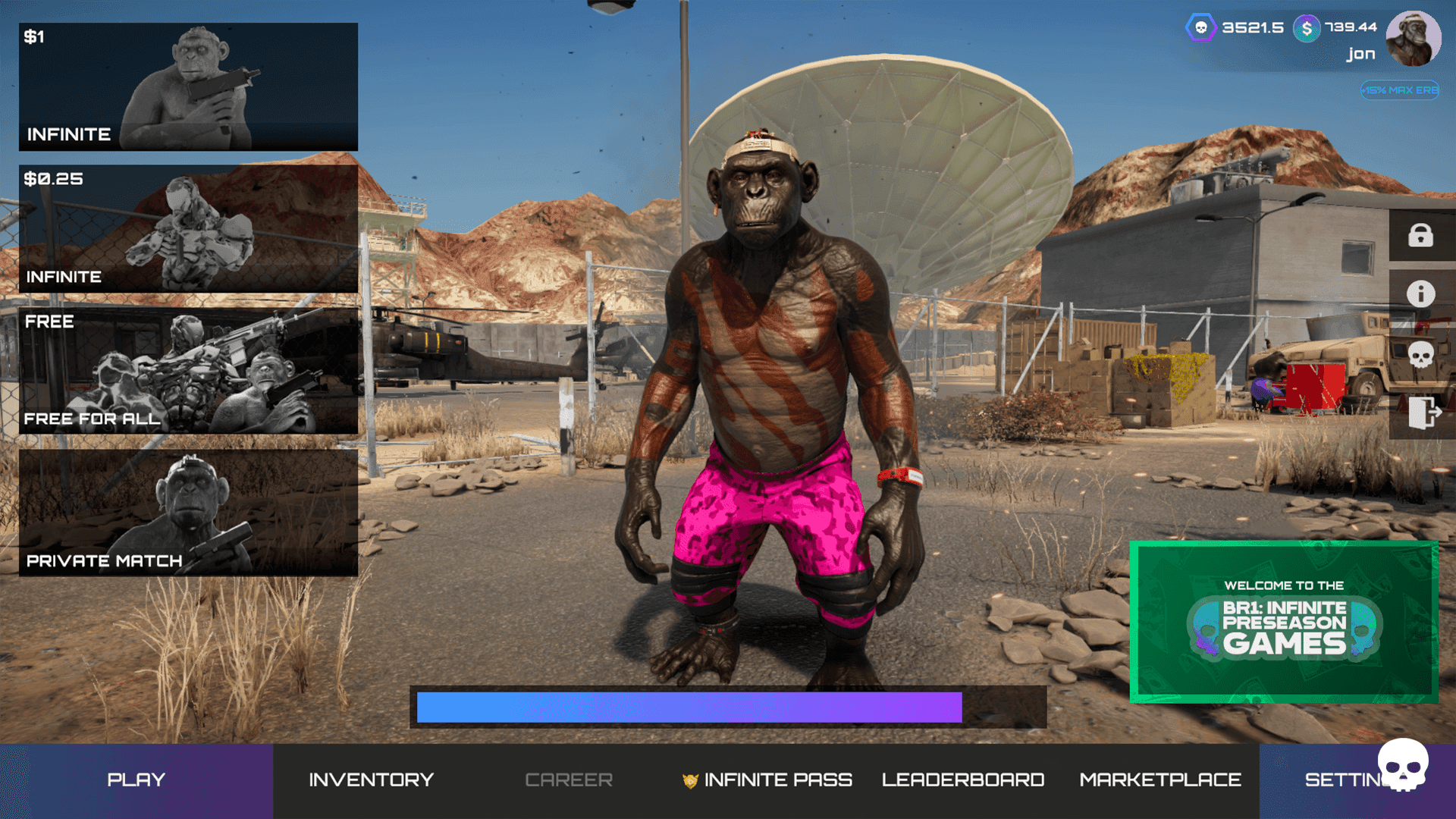Select the lock icon on right sidebar
The image size is (1456, 819).
tap(1422, 235)
